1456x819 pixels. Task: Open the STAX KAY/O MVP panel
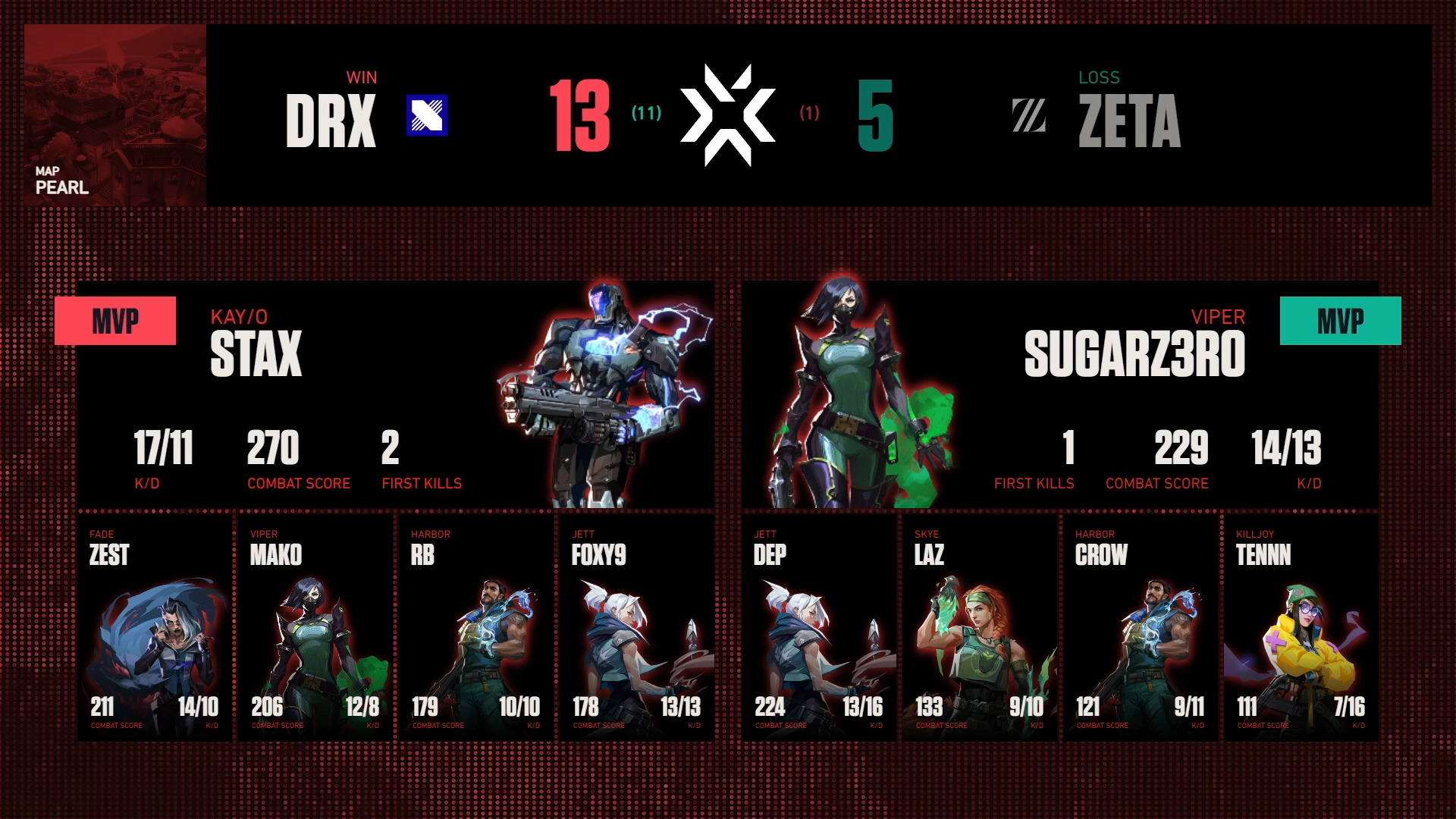pyautogui.click(x=396, y=394)
